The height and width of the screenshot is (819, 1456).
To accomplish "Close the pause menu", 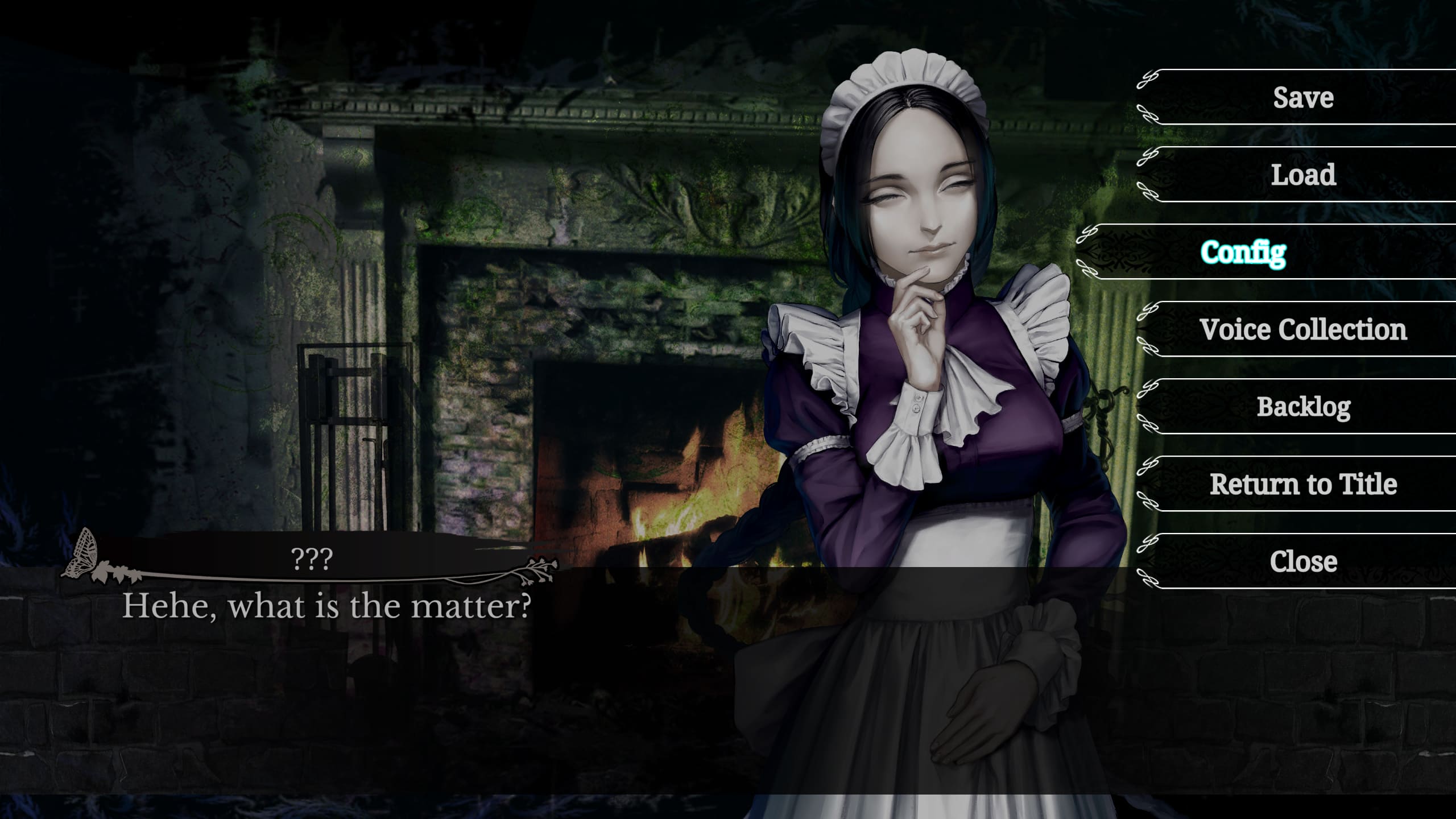I will (1302, 561).
